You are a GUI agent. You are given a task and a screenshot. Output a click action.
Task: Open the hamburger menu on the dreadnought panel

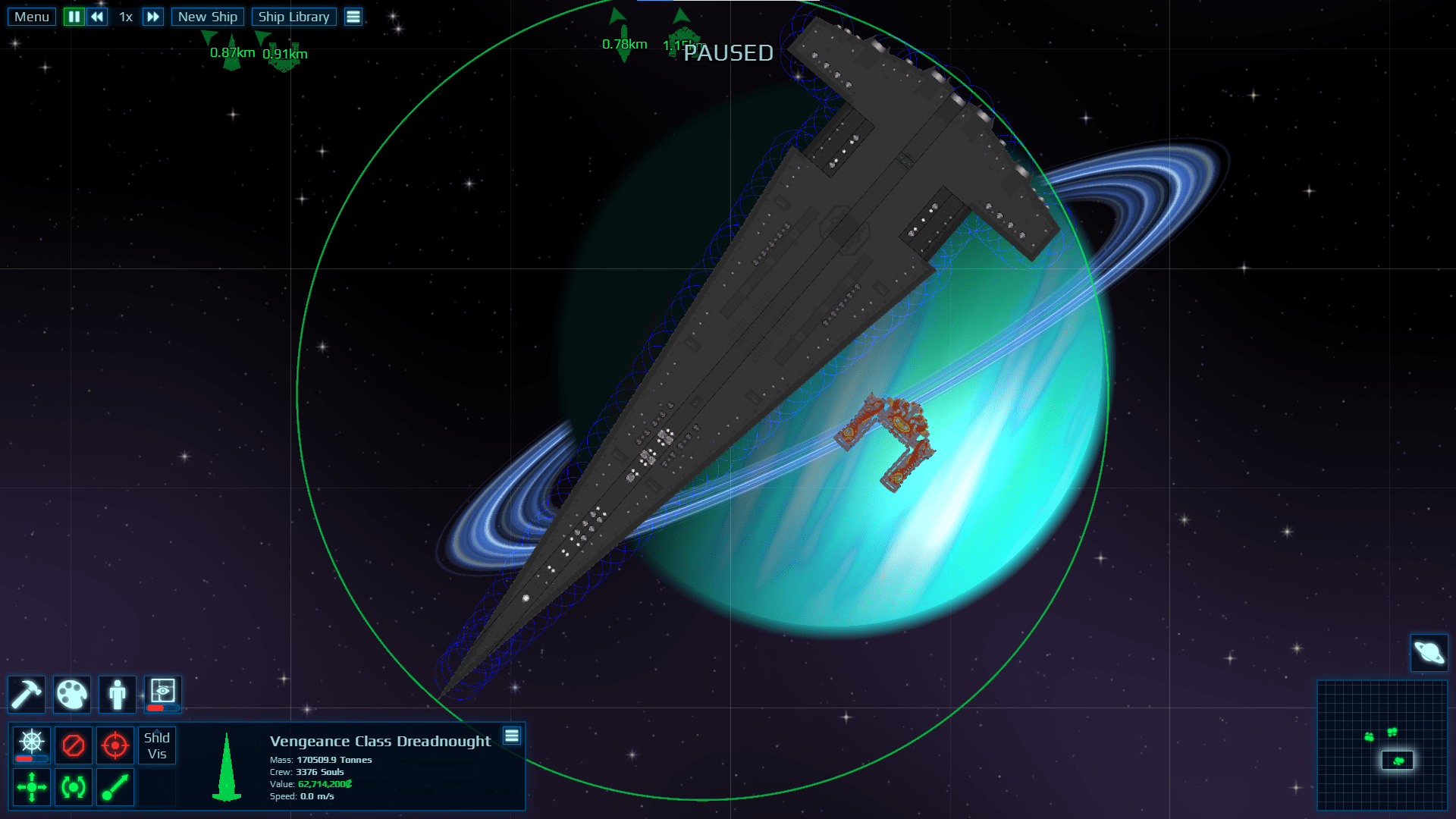click(513, 736)
